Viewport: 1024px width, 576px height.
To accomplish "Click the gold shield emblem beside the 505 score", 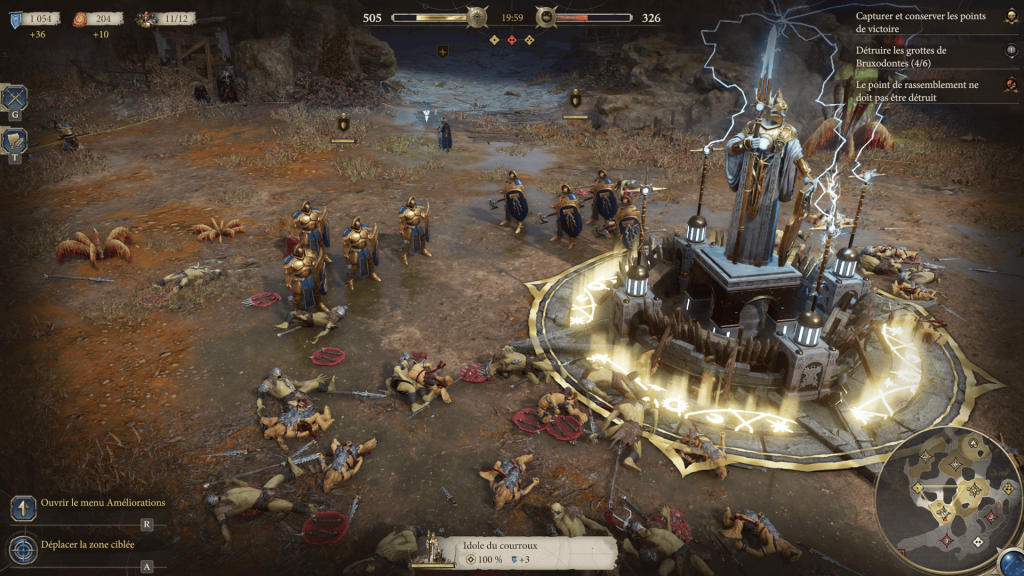I will (x=477, y=17).
